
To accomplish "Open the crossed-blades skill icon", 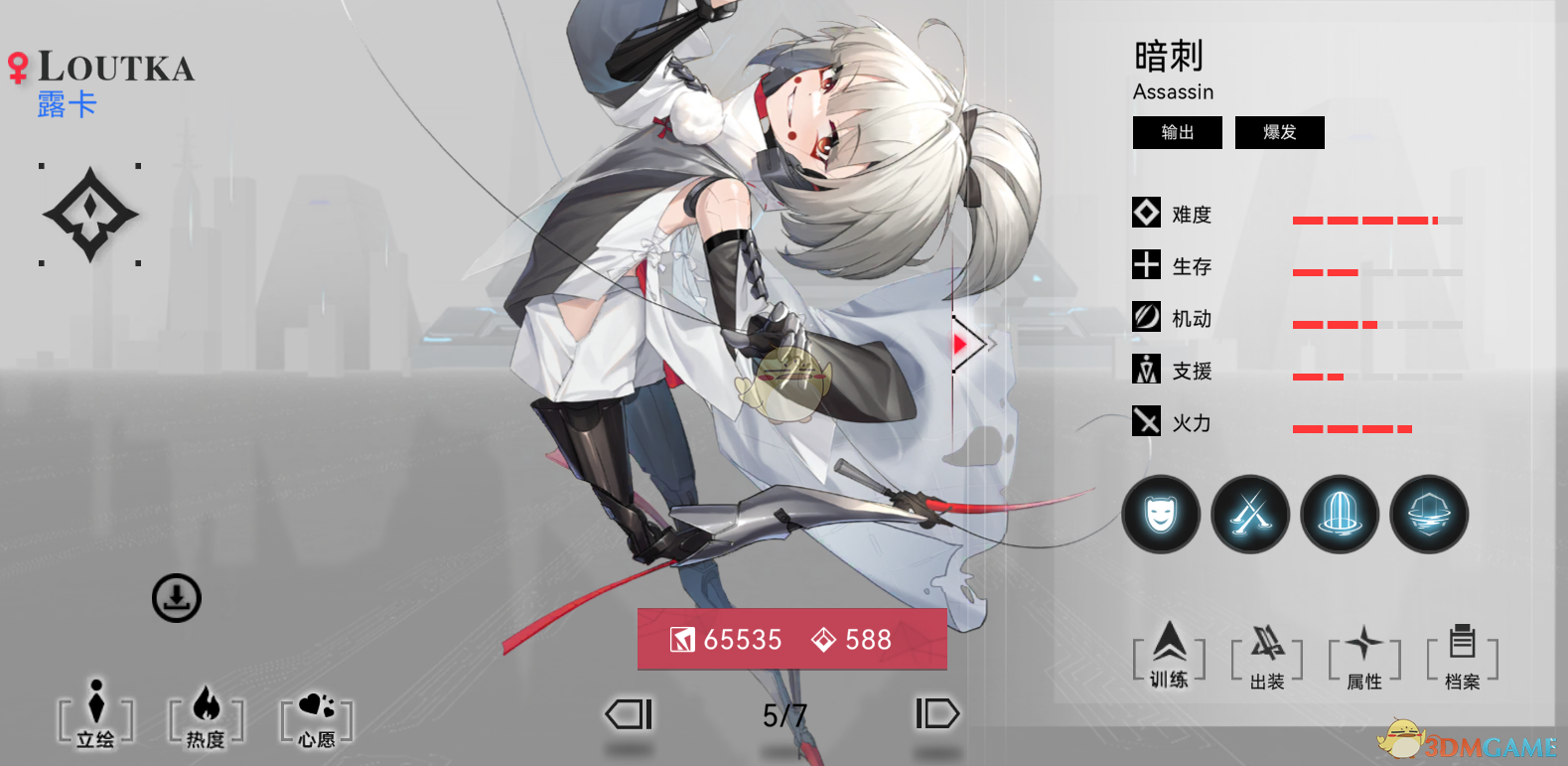I will point(1250,514).
